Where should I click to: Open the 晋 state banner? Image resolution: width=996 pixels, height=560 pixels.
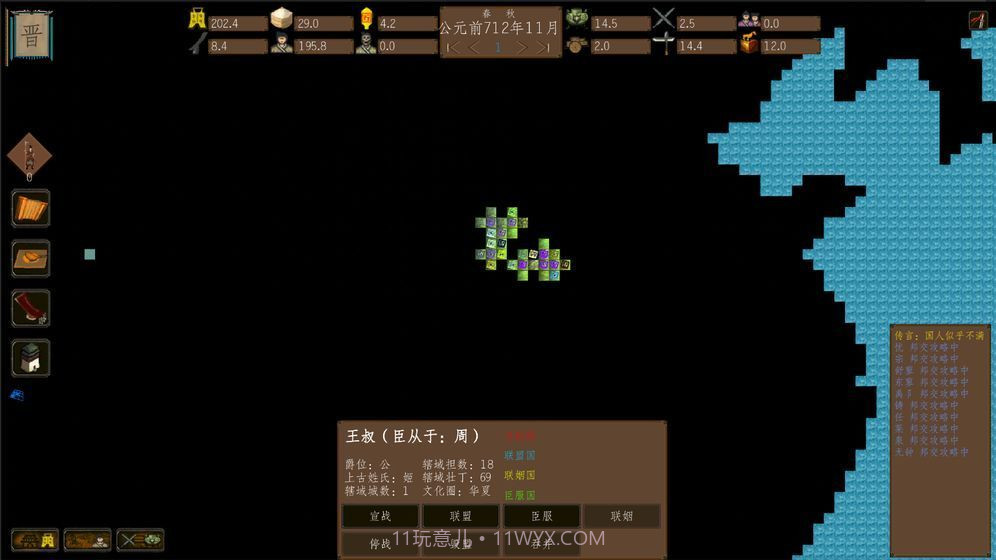pos(32,35)
